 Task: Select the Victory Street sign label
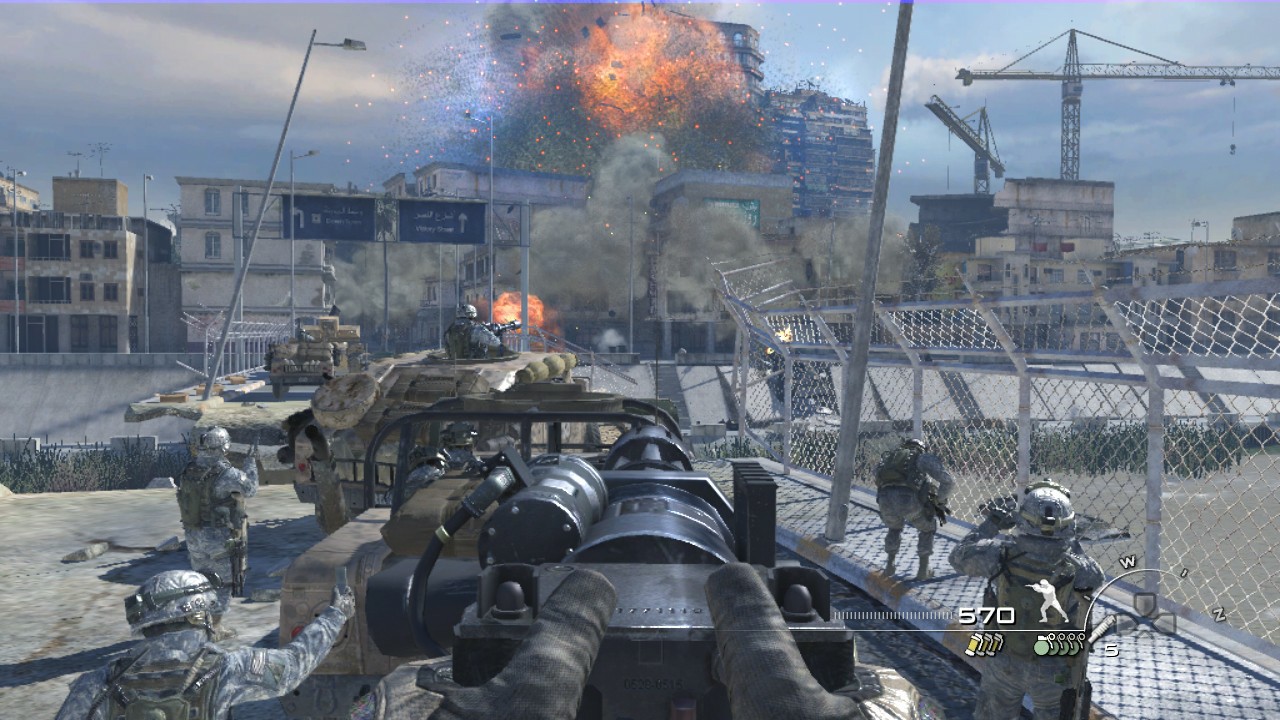[x=435, y=229]
